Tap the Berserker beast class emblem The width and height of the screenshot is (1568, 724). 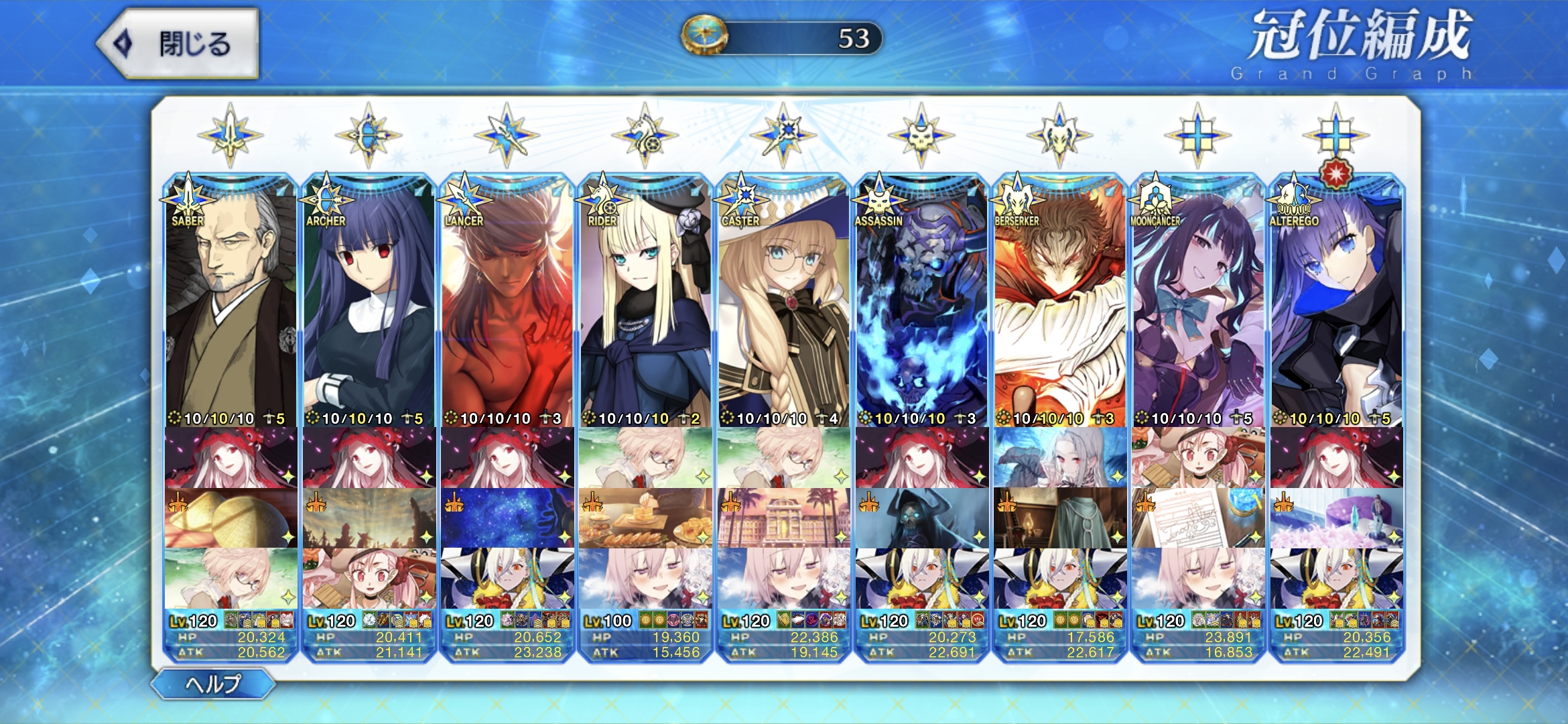click(x=1059, y=135)
